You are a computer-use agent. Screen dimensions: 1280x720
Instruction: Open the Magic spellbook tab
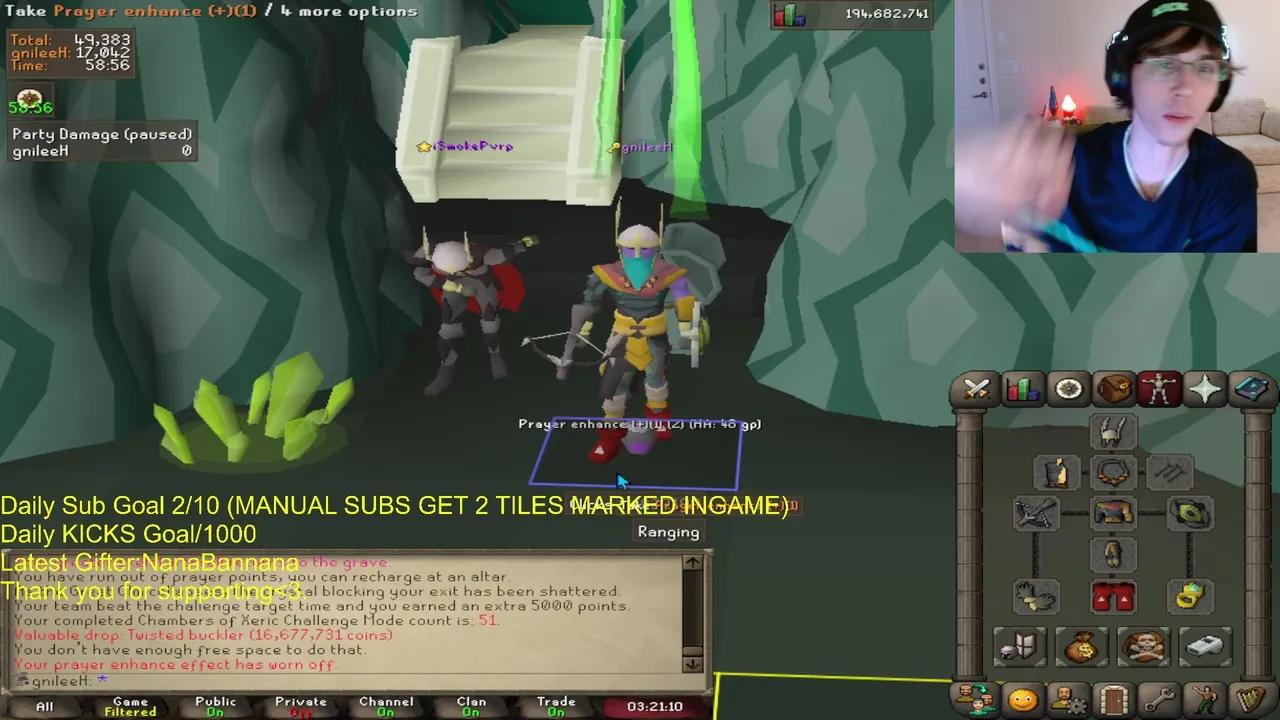pos(1249,389)
